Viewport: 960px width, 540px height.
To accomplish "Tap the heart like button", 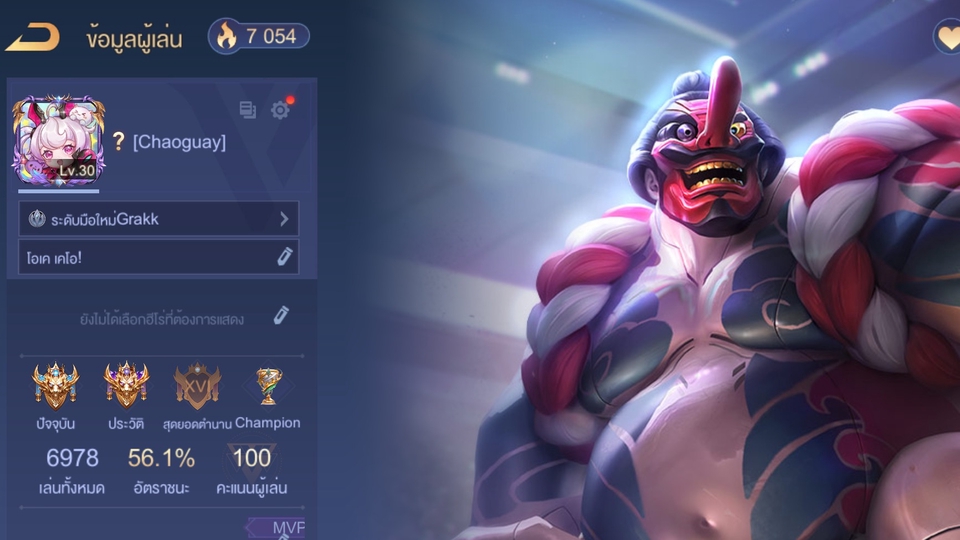I will [946, 37].
